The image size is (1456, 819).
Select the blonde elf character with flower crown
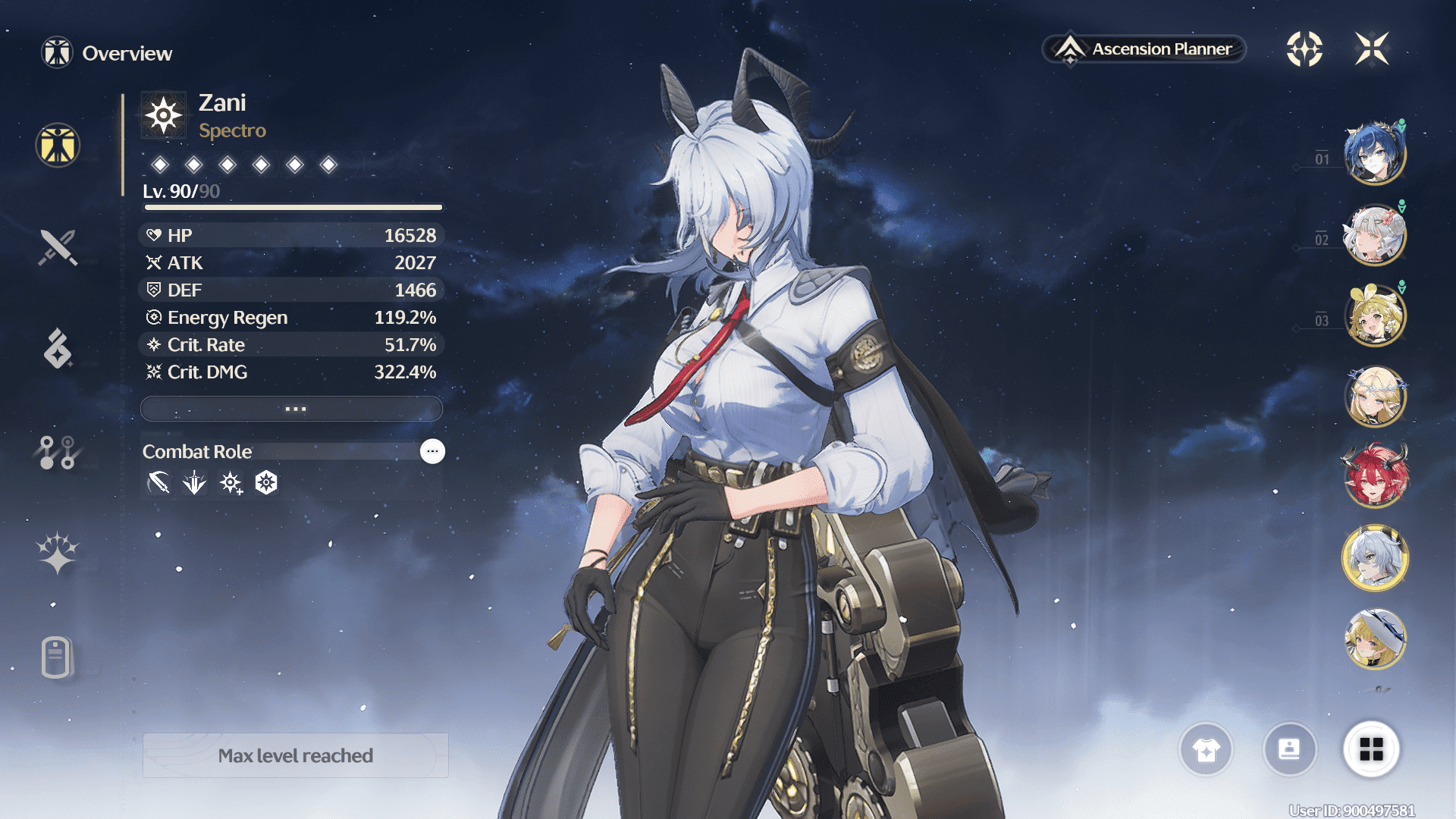(1374, 397)
